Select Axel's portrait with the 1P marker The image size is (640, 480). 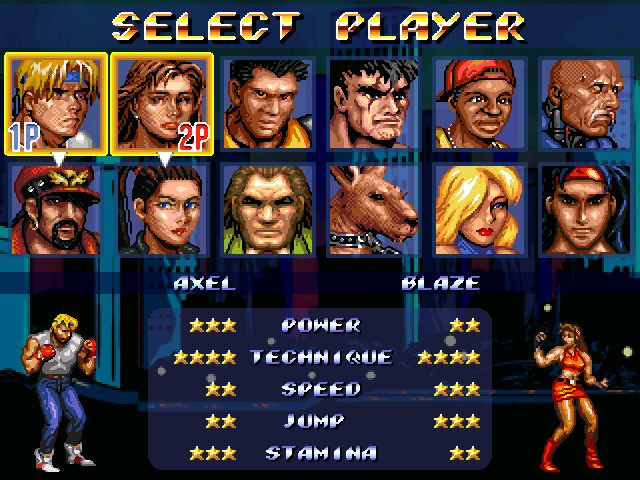pos(56,103)
